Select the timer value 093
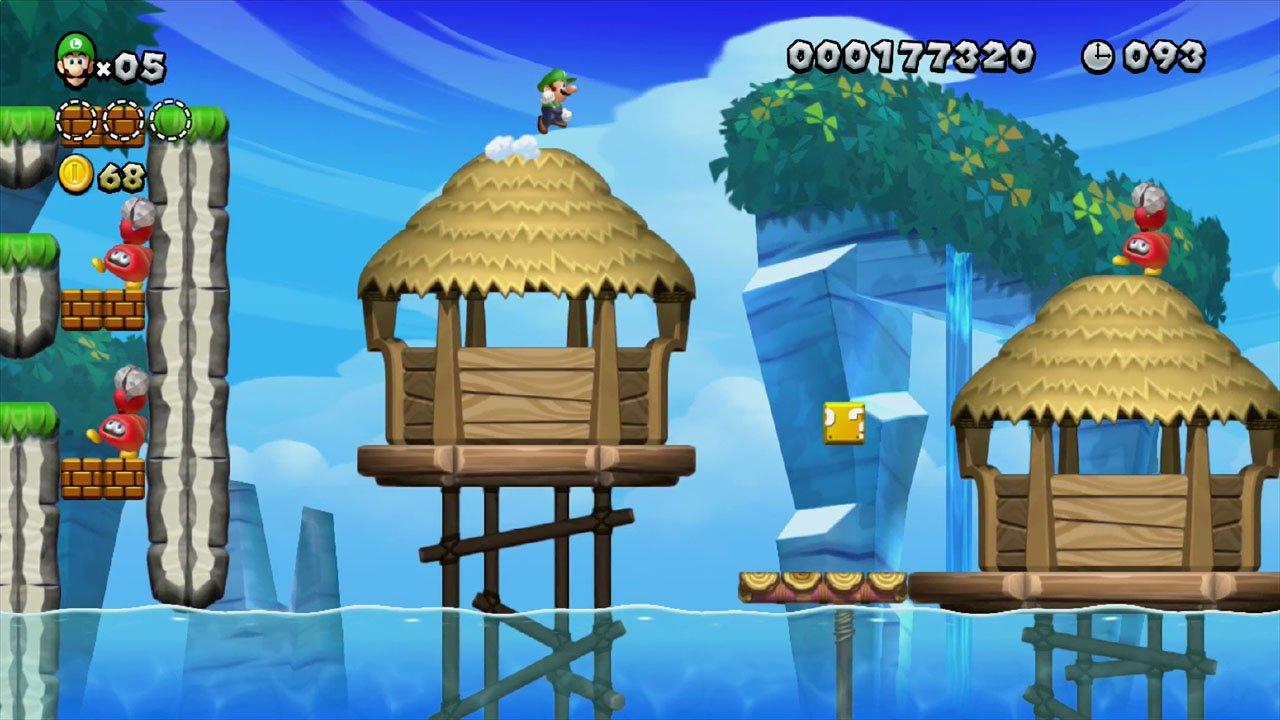Viewport: 1280px width, 720px height. 1162,57
